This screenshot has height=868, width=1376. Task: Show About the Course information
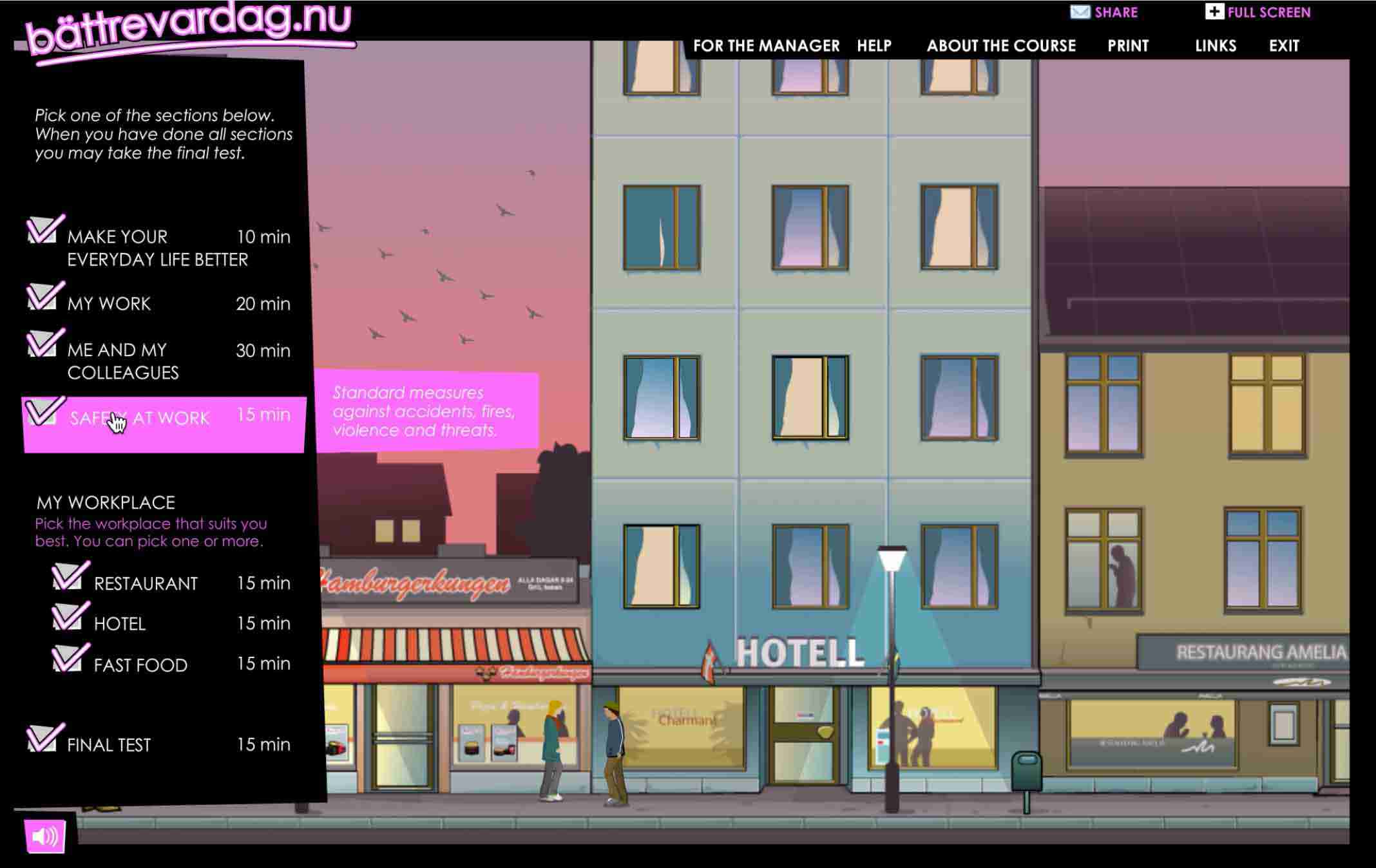coord(1001,46)
